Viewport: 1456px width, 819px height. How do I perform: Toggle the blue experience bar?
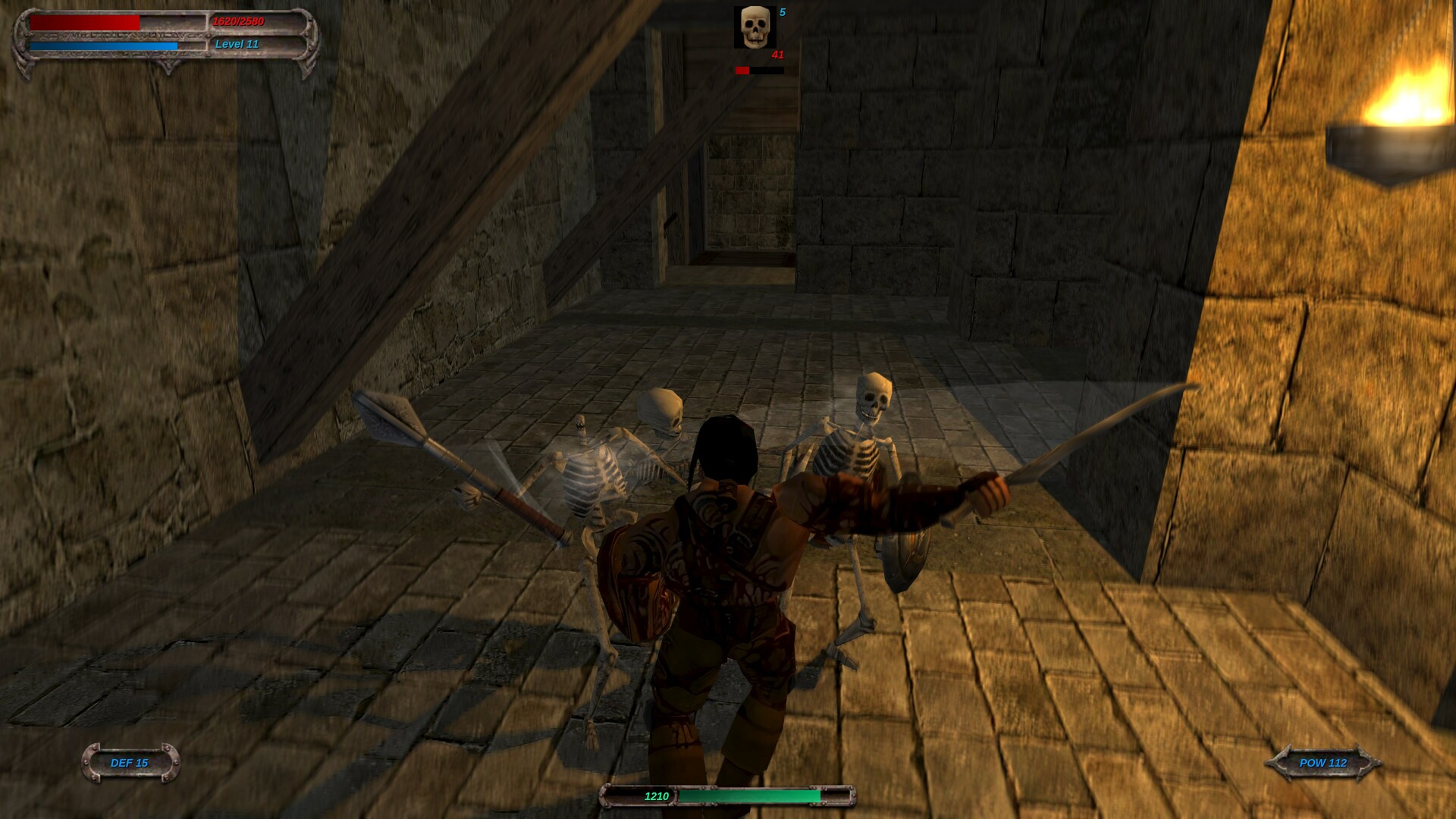click(x=102, y=44)
